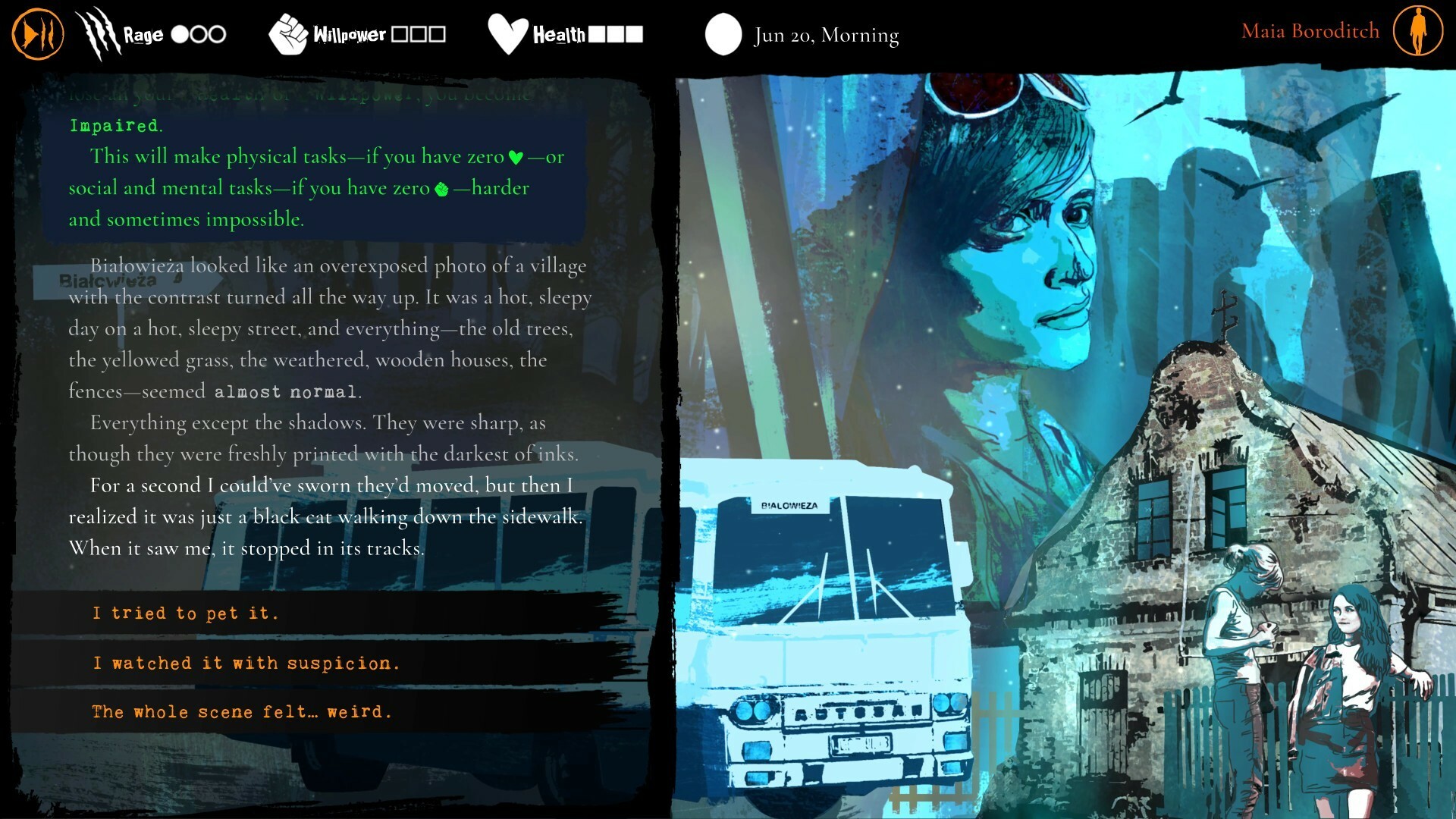Click the Rage claw-marks icon
The image size is (1456, 819).
[x=99, y=32]
